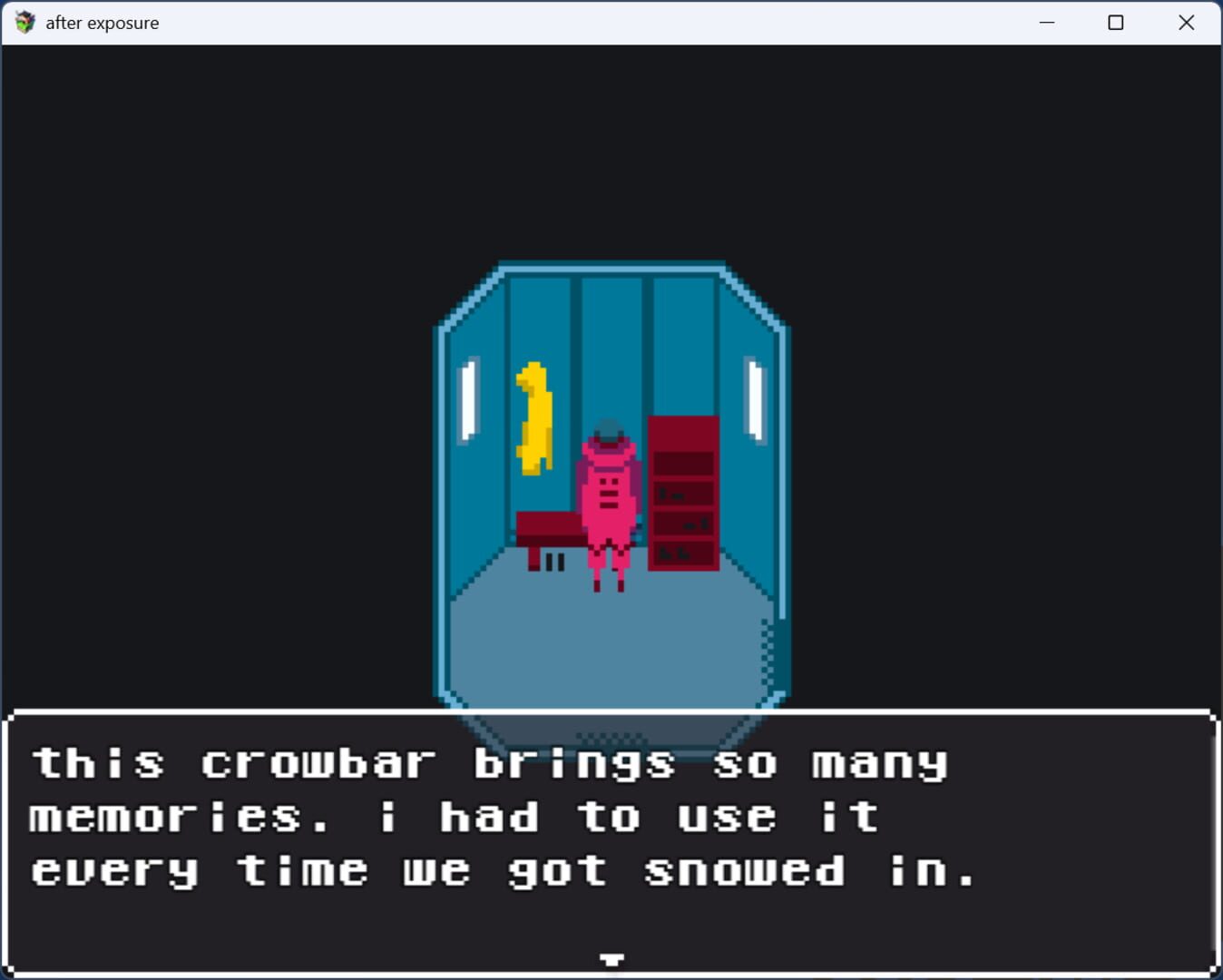
Task: Click the after exposure app icon in title bar
Action: [x=24, y=22]
